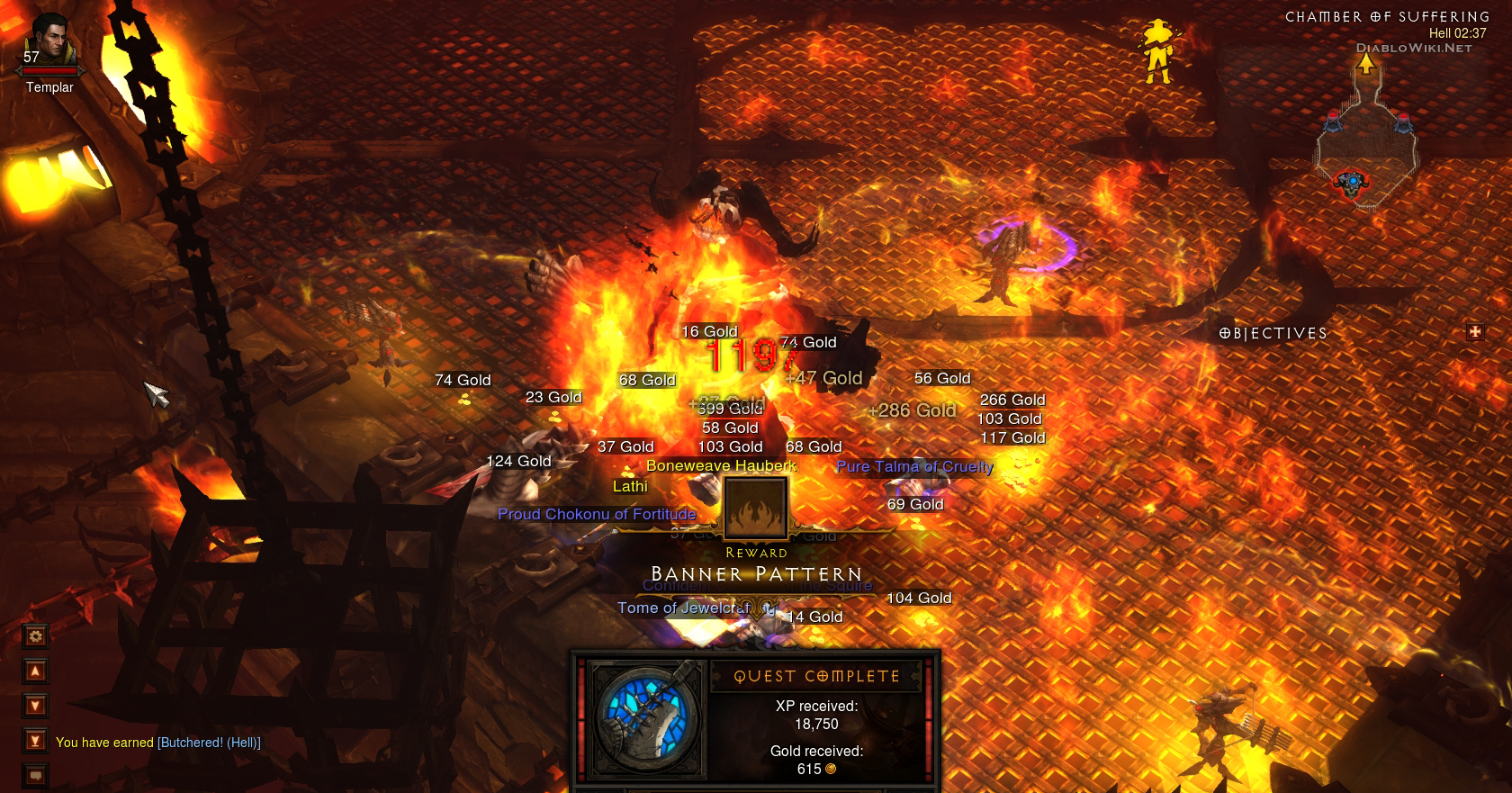The height and width of the screenshot is (793, 1512).
Task: Pick up Pure Talma of Cruelty
Action: (914, 466)
